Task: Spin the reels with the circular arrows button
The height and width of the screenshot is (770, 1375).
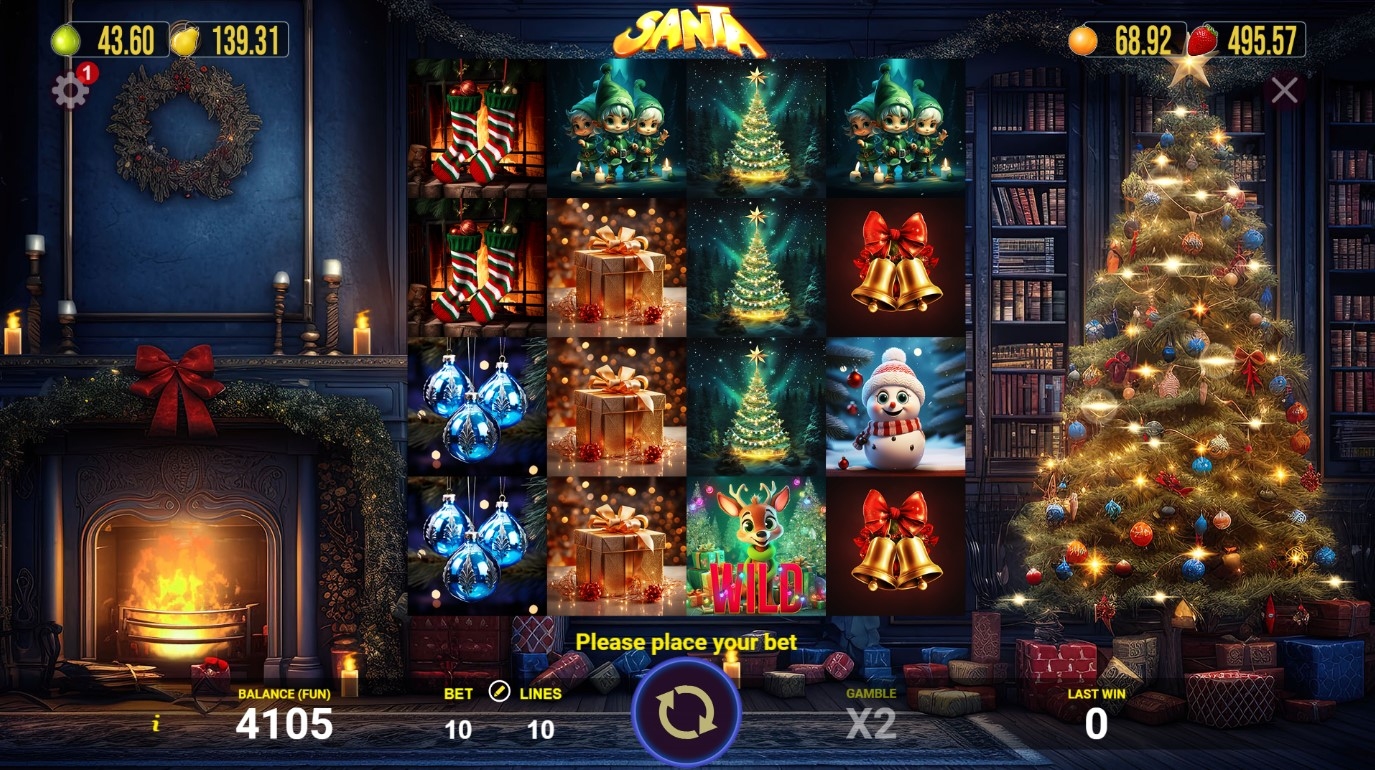Action: (686, 713)
